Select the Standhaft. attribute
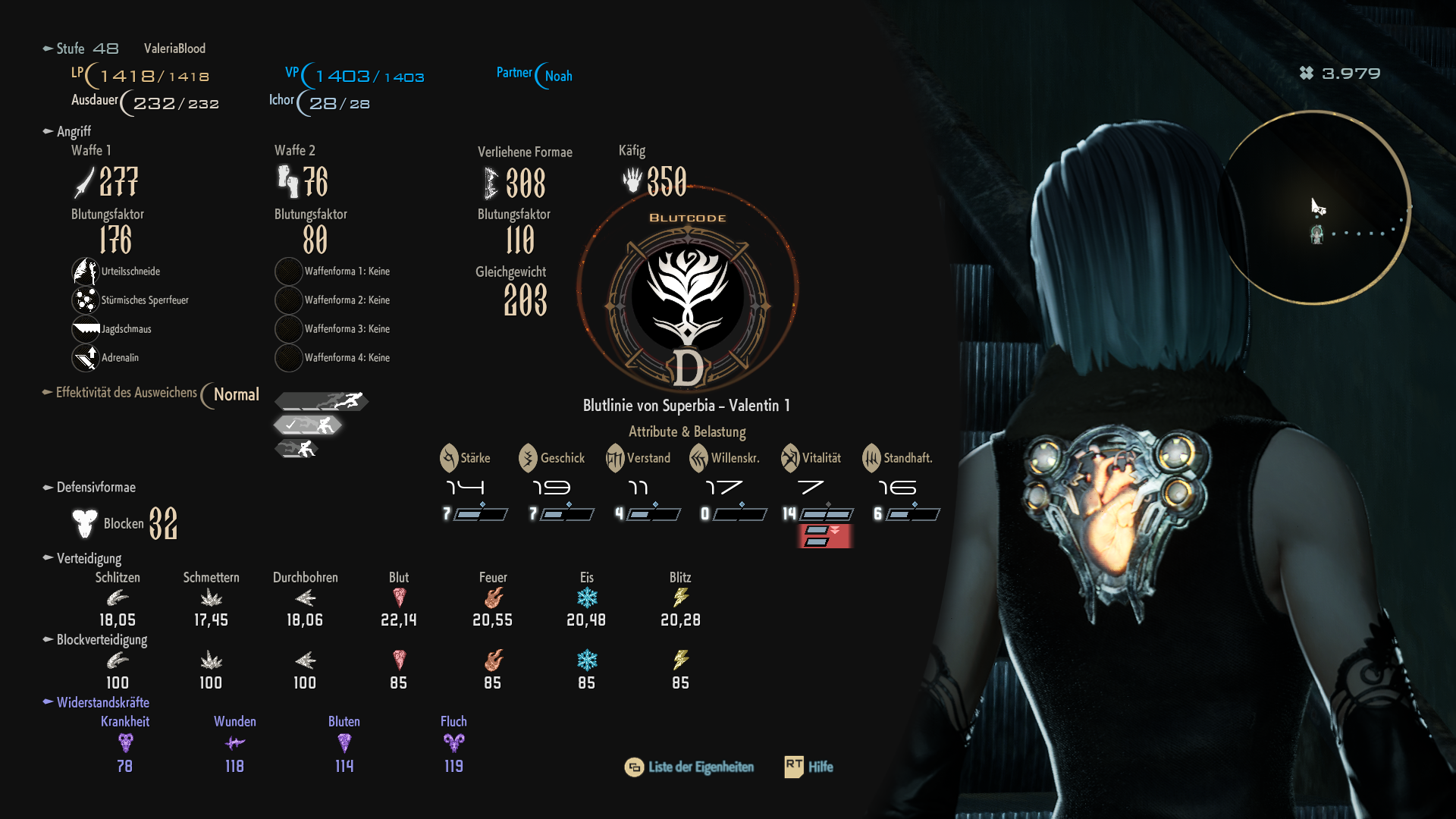 pyautogui.click(x=898, y=458)
